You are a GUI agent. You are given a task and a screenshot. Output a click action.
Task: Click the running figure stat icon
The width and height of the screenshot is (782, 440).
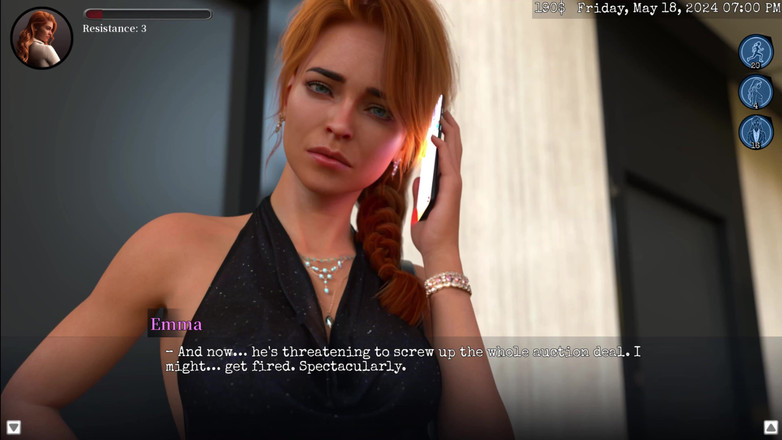[x=756, y=52]
